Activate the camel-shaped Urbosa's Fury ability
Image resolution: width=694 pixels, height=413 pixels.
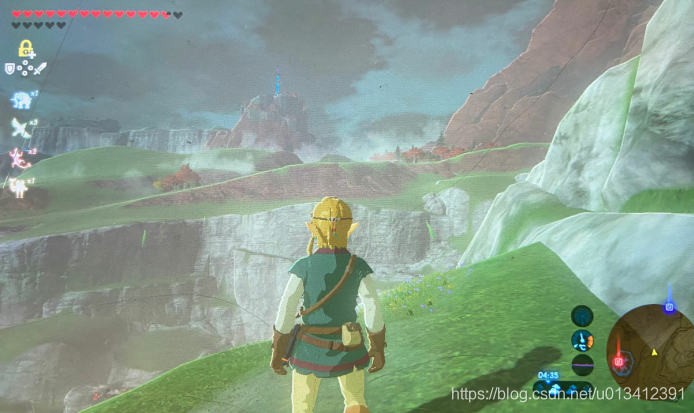pos(19,185)
